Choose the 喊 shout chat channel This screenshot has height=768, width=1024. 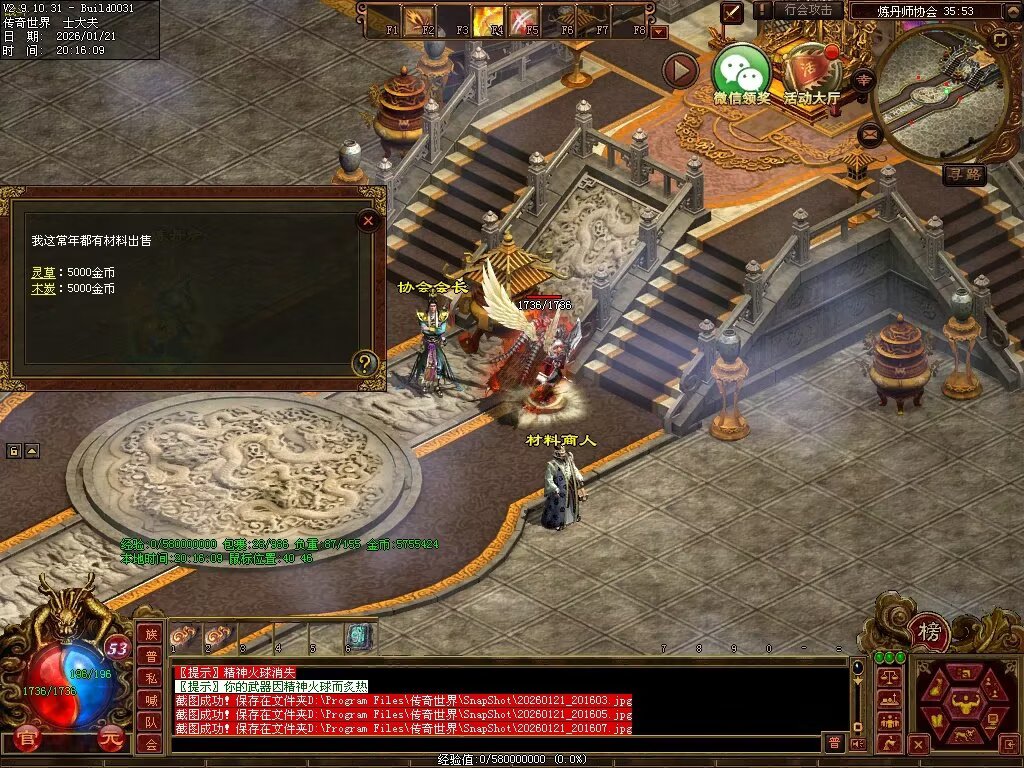(x=150, y=700)
